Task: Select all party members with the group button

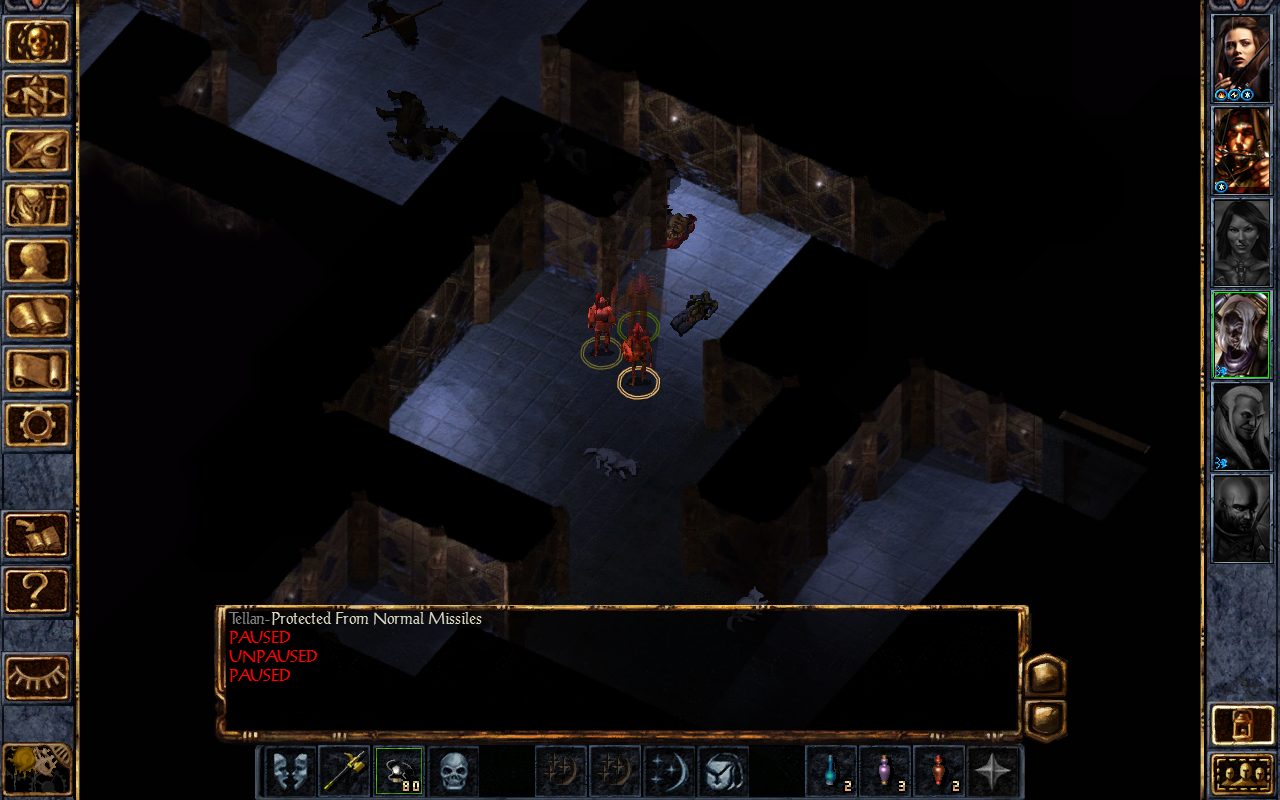Action: point(1240,773)
